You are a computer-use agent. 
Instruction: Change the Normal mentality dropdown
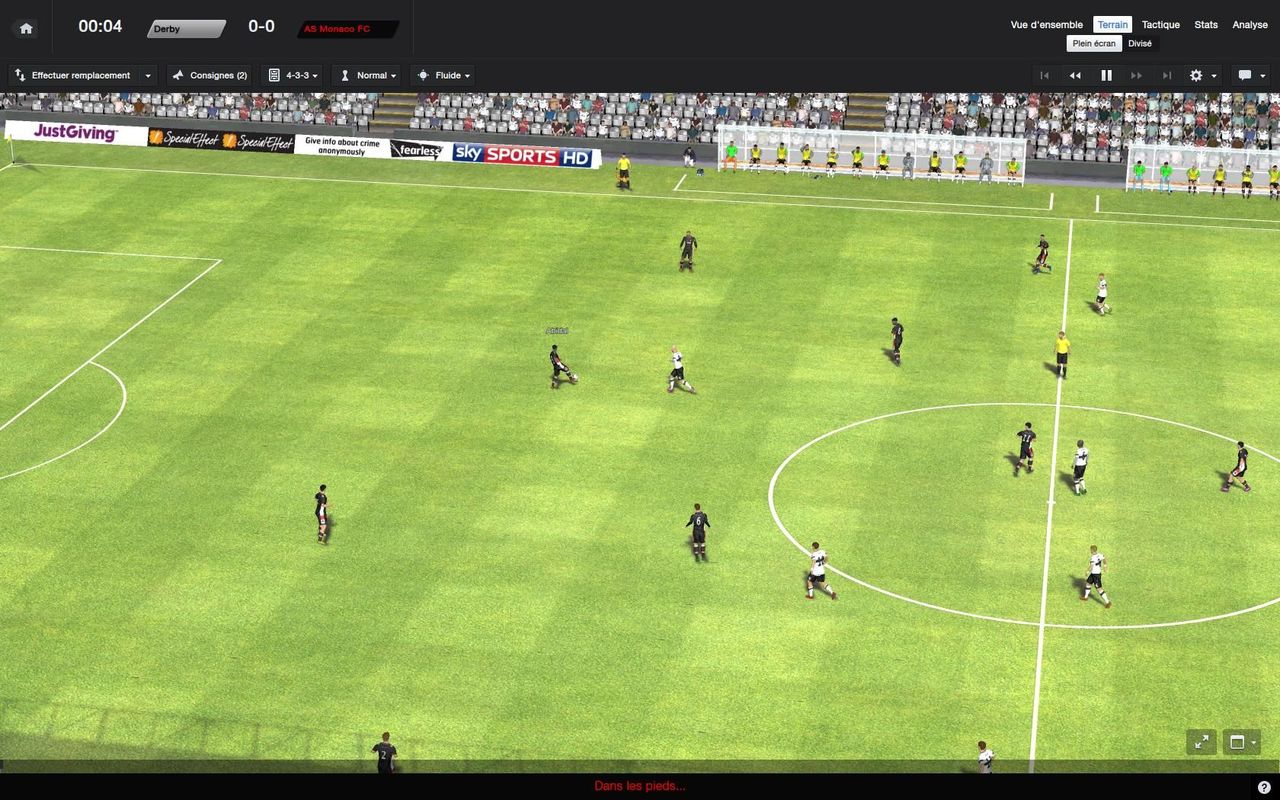click(x=366, y=75)
